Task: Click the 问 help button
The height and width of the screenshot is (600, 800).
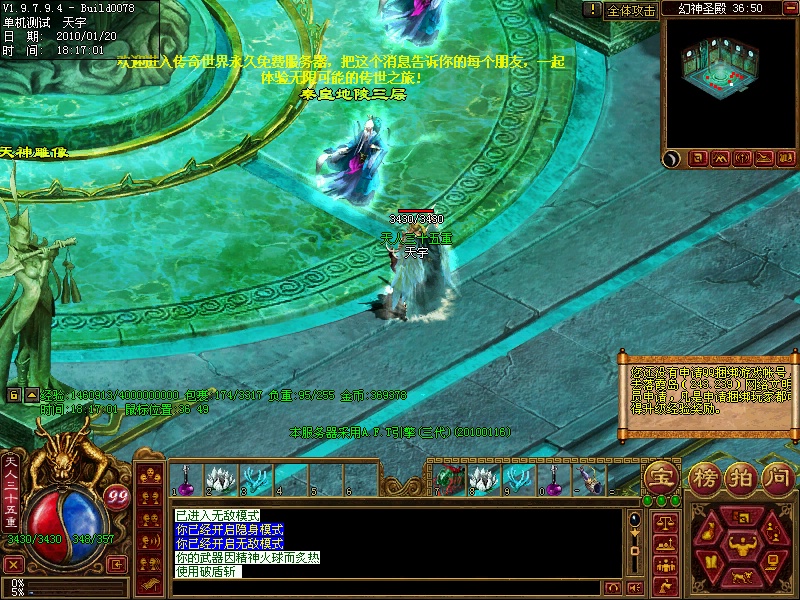Action: pos(779,476)
